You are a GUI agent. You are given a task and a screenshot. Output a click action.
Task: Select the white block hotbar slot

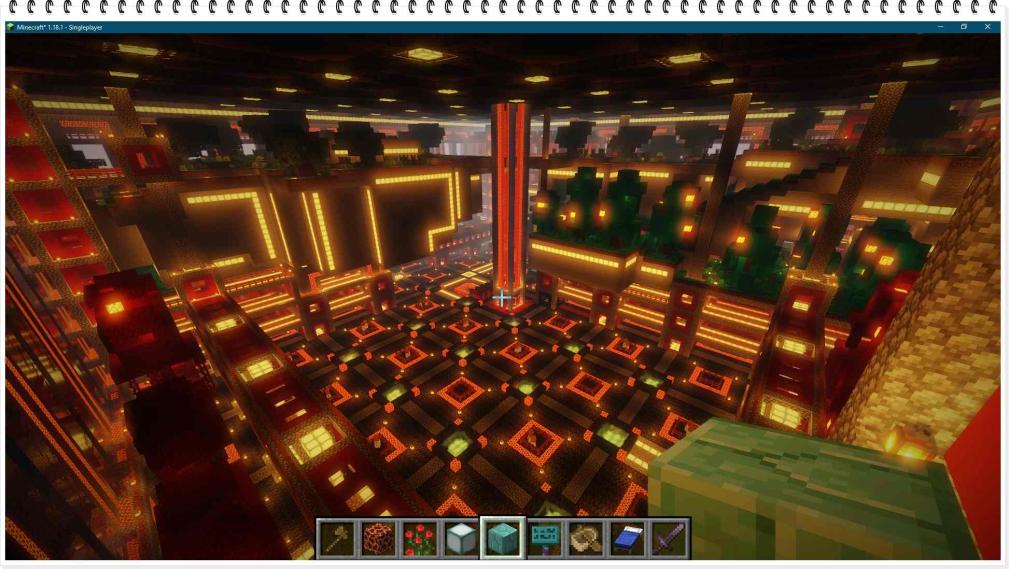[460, 538]
